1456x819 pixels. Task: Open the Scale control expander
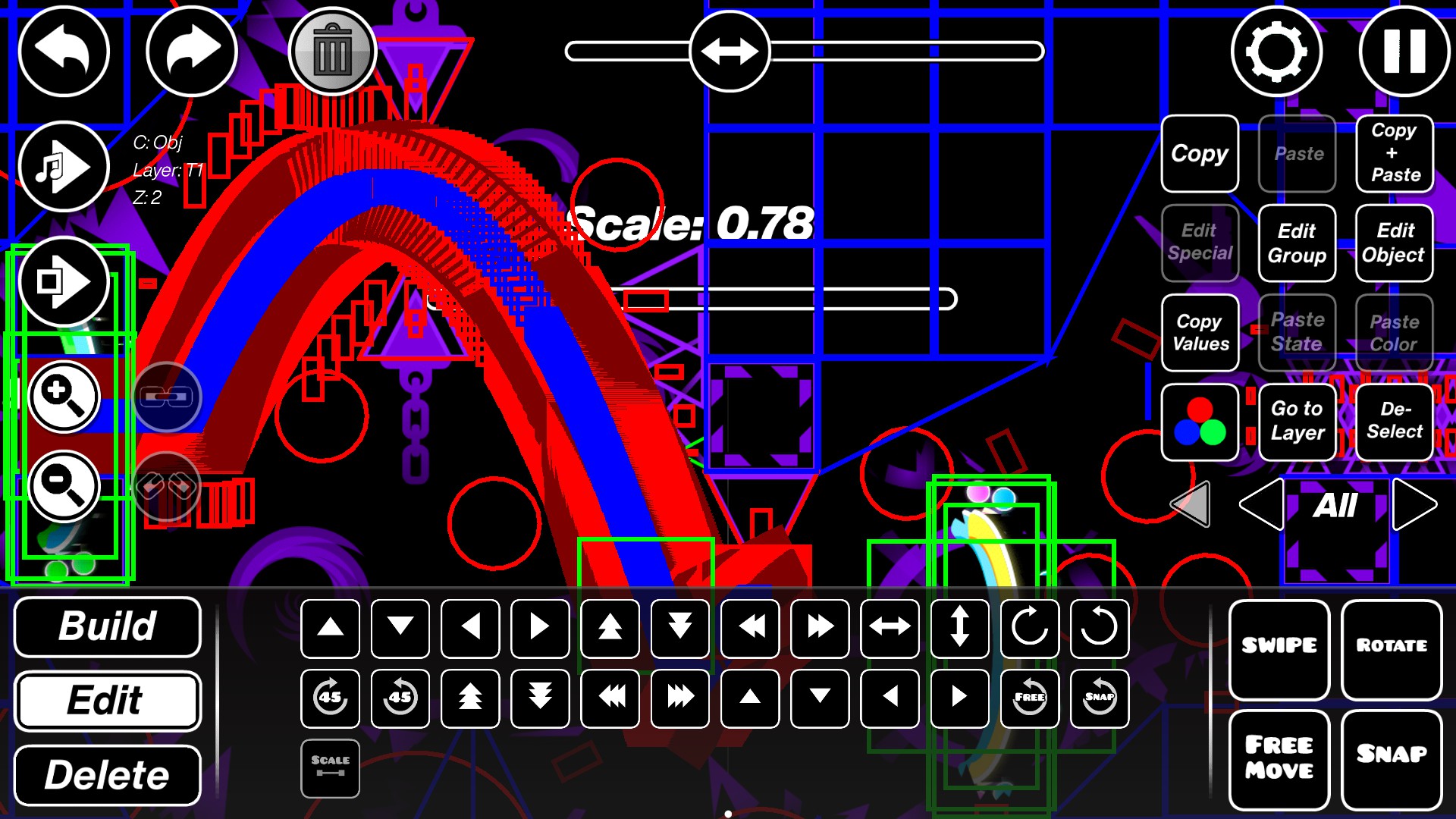tap(329, 767)
